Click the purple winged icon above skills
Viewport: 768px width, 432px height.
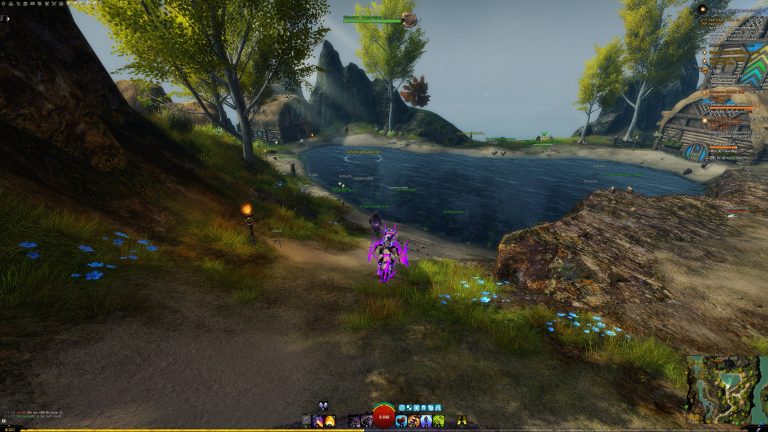[323, 406]
